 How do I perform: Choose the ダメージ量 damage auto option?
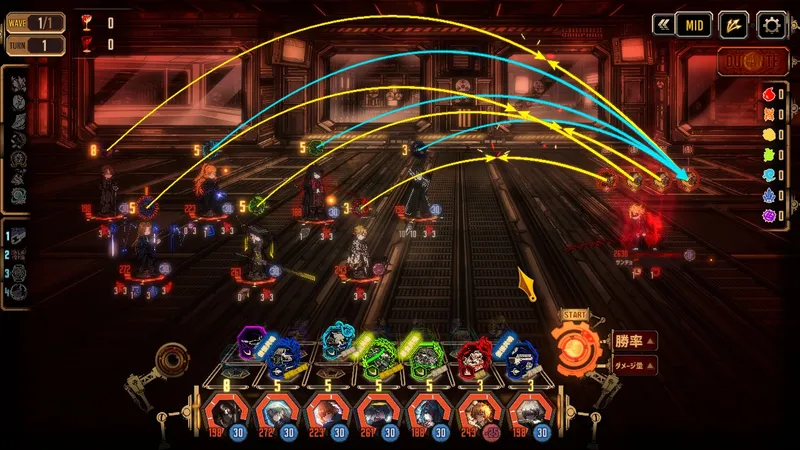pos(634,366)
